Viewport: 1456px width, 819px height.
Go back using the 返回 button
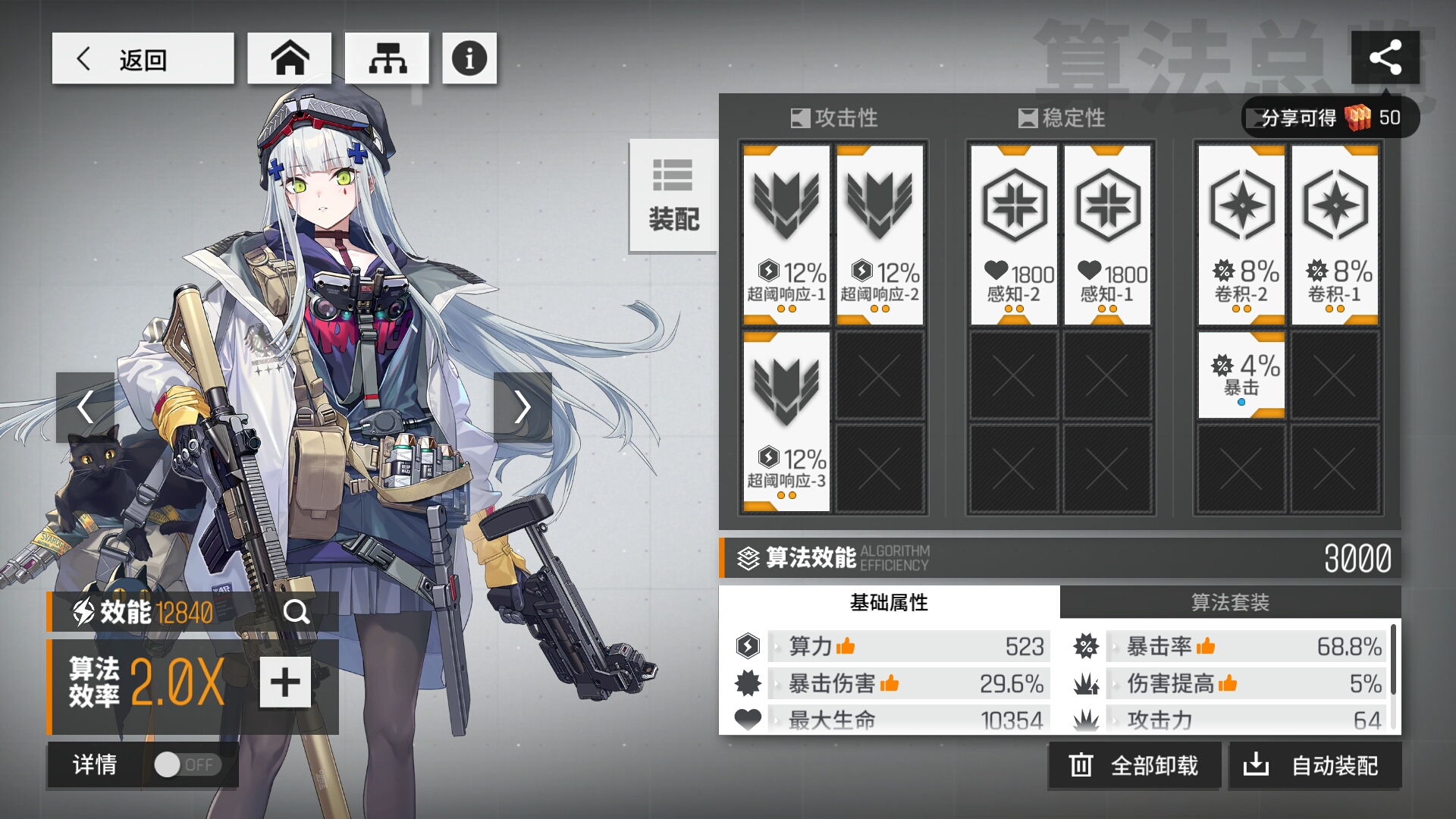click(x=143, y=58)
